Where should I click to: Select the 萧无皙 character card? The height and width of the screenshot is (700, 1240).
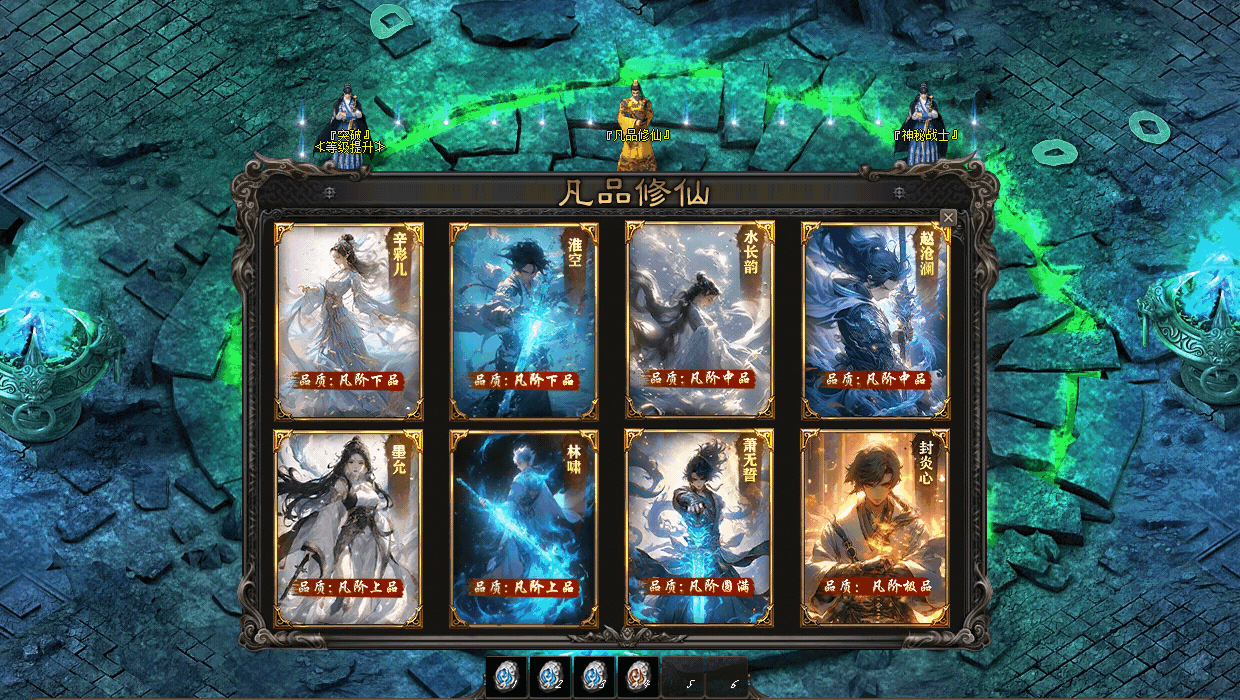click(700, 528)
